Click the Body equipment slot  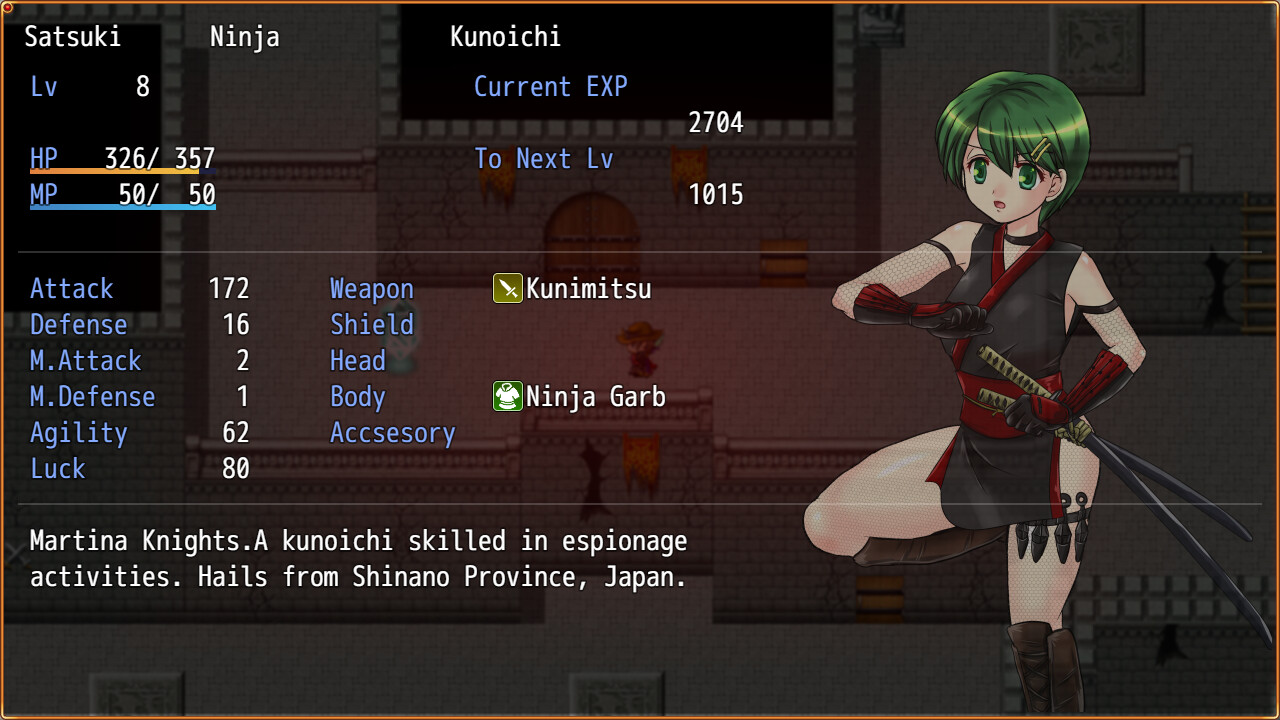(x=357, y=397)
